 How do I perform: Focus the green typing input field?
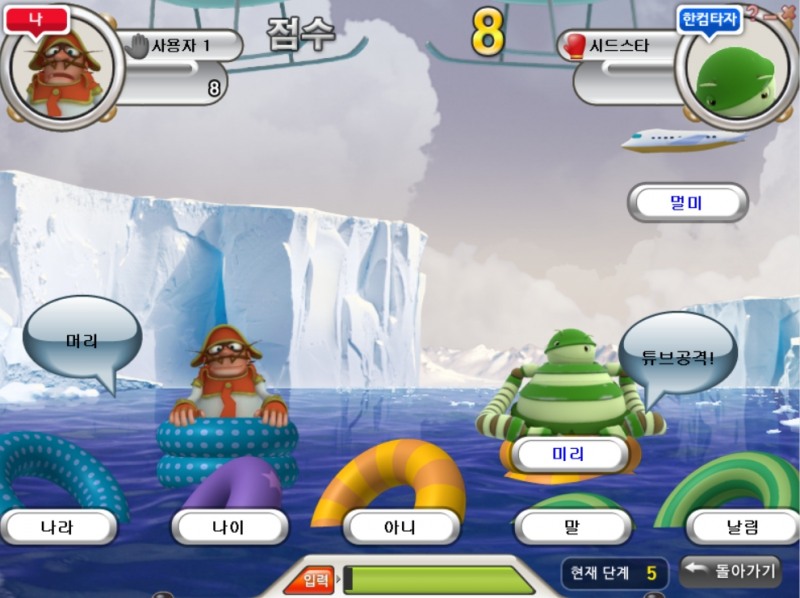[440, 579]
